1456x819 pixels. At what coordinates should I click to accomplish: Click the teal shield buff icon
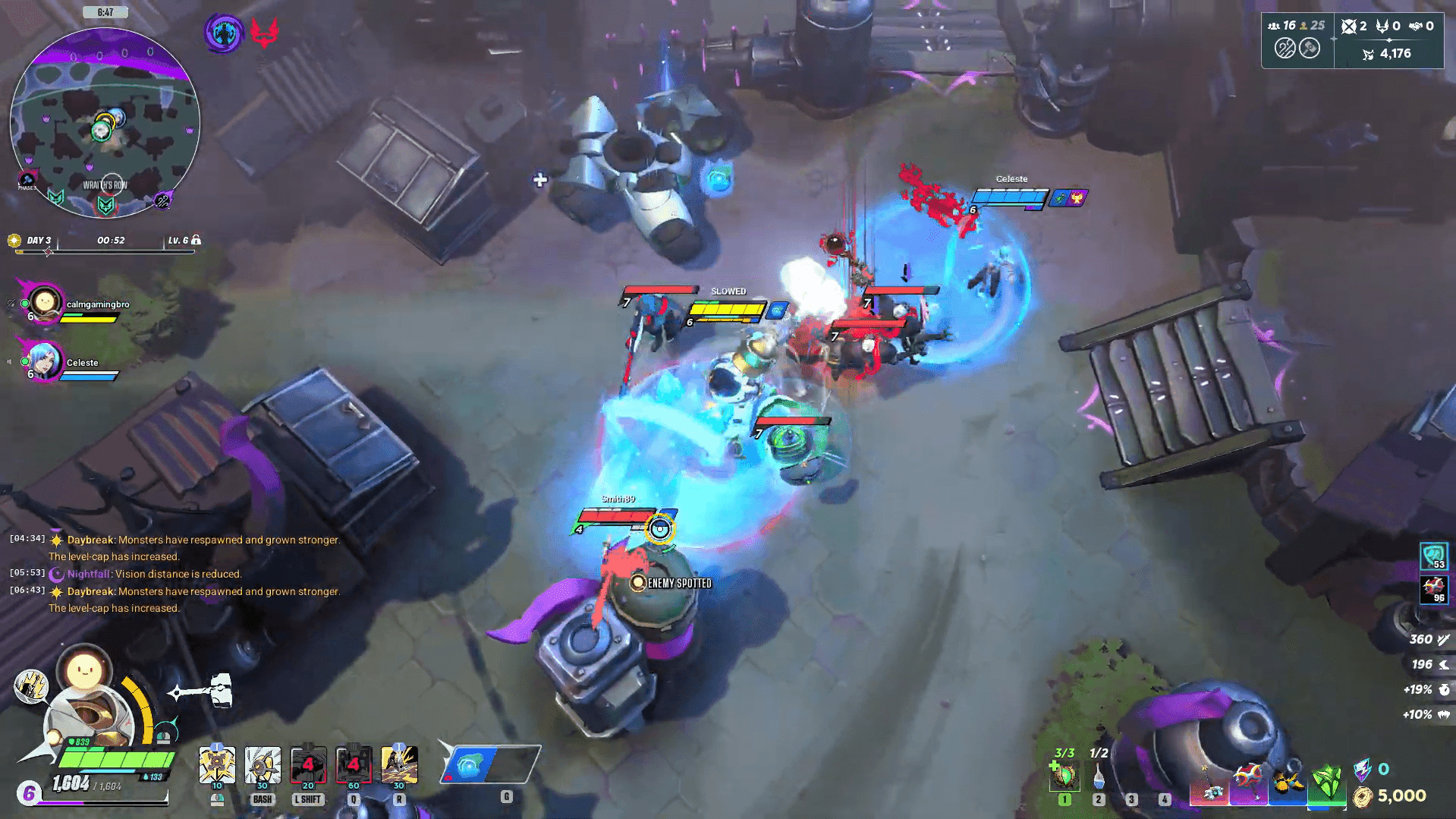tap(1433, 556)
